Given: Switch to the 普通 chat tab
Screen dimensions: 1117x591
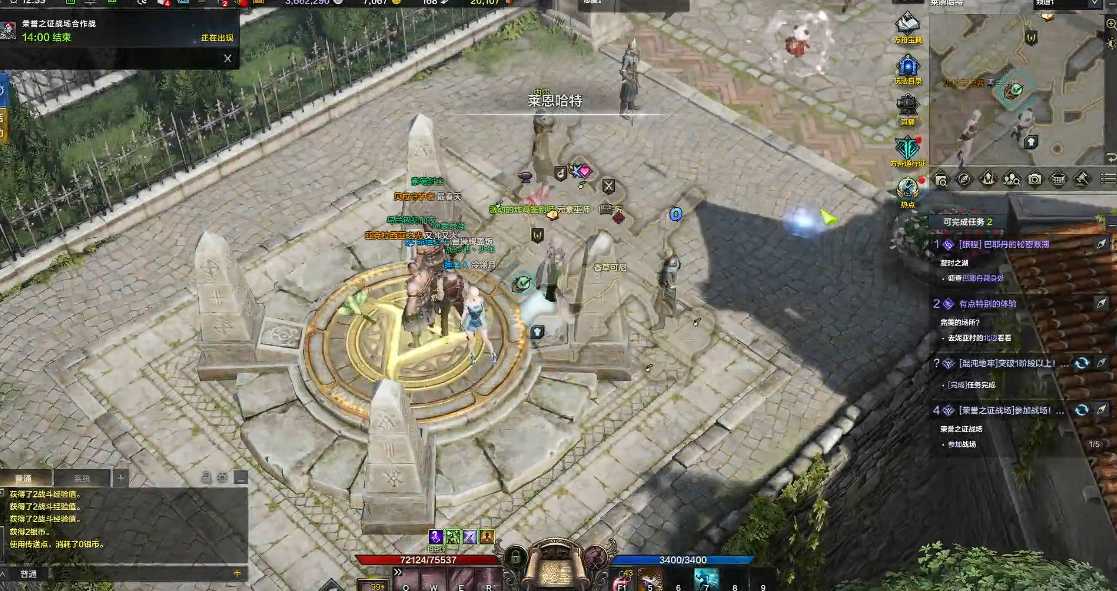Looking at the screenshot, I should coord(24,478).
